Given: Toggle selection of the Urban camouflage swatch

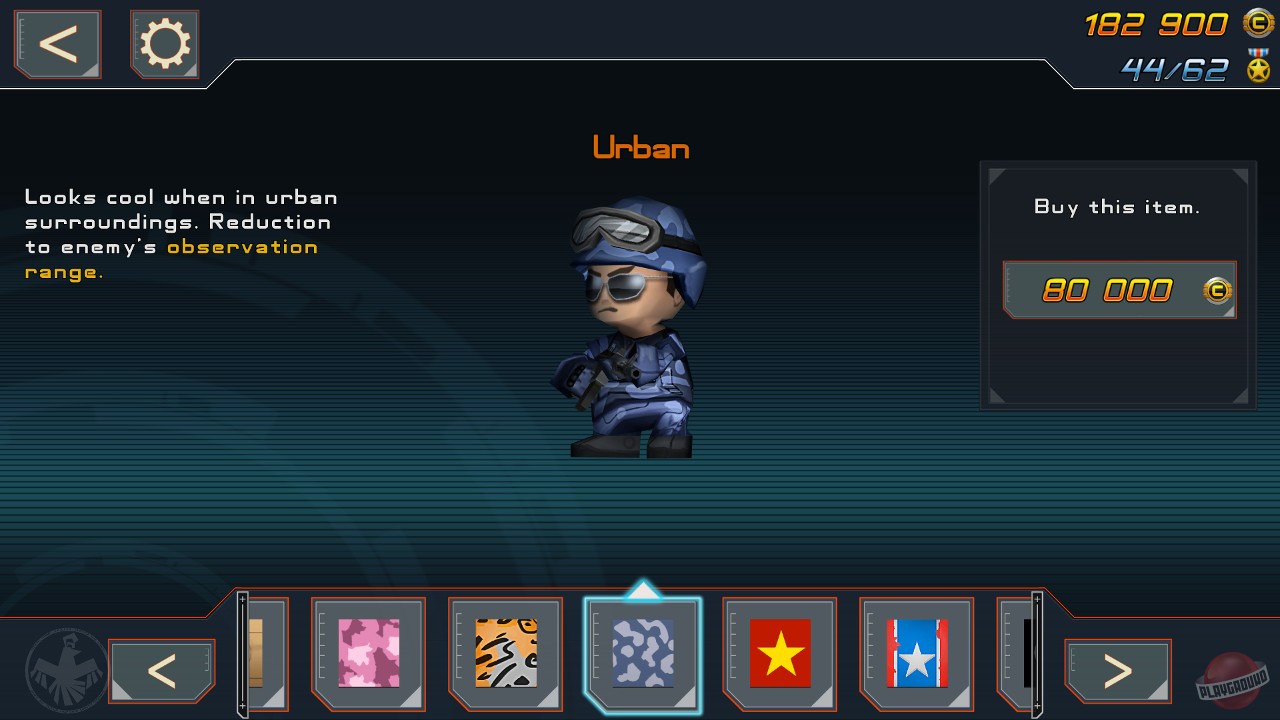Looking at the screenshot, I should 643,655.
